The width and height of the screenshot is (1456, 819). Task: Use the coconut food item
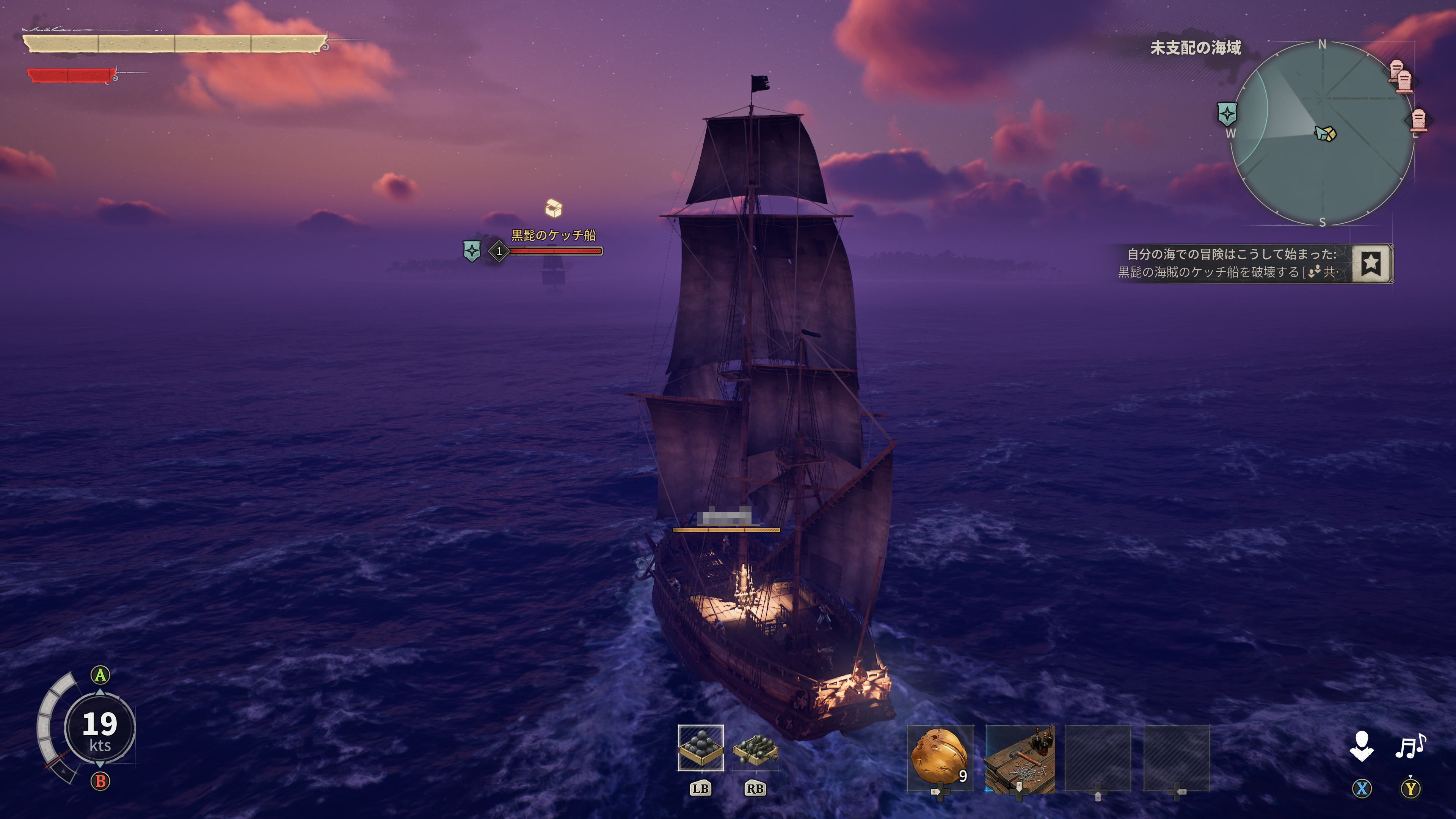coord(940,758)
